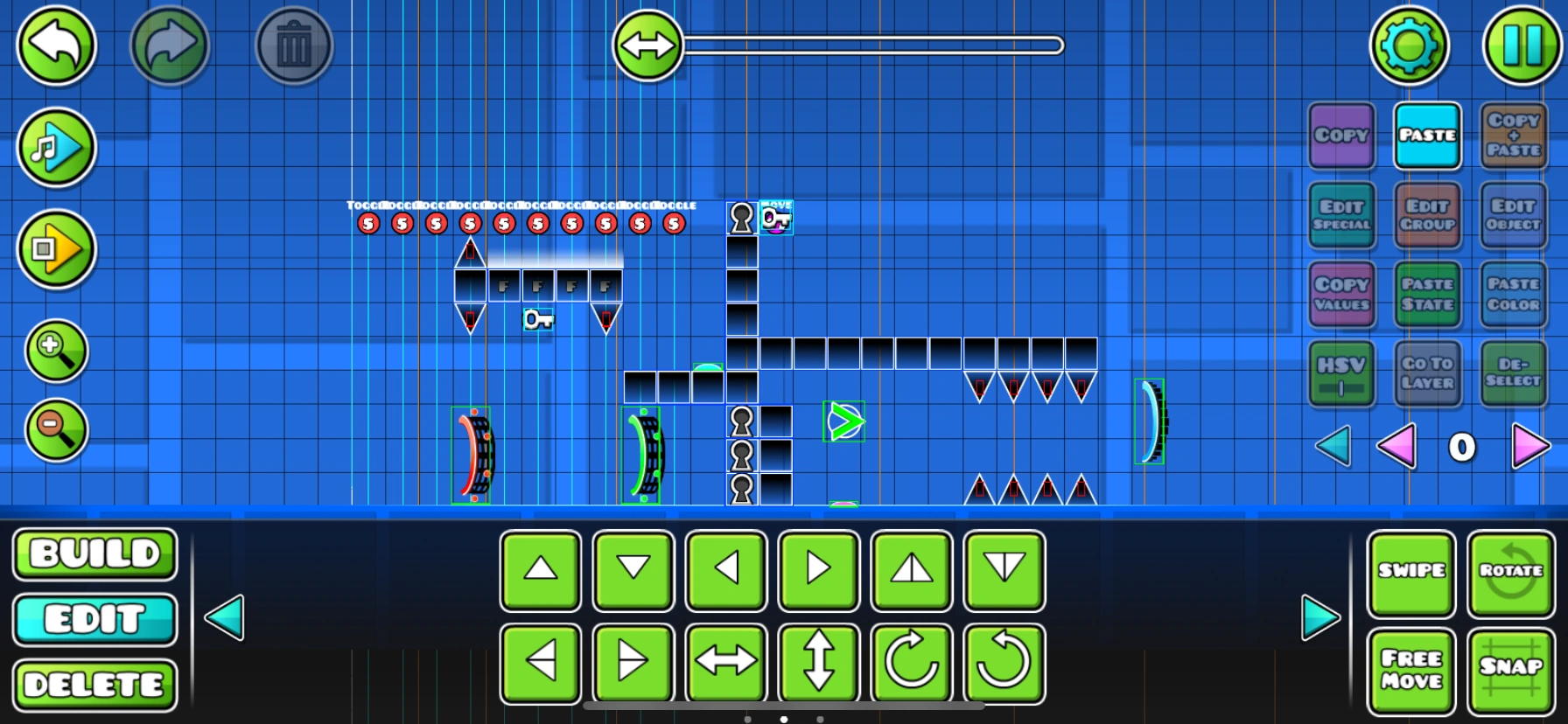Click the De-Select button
Image resolution: width=1568 pixels, height=724 pixels.
(x=1513, y=373)
